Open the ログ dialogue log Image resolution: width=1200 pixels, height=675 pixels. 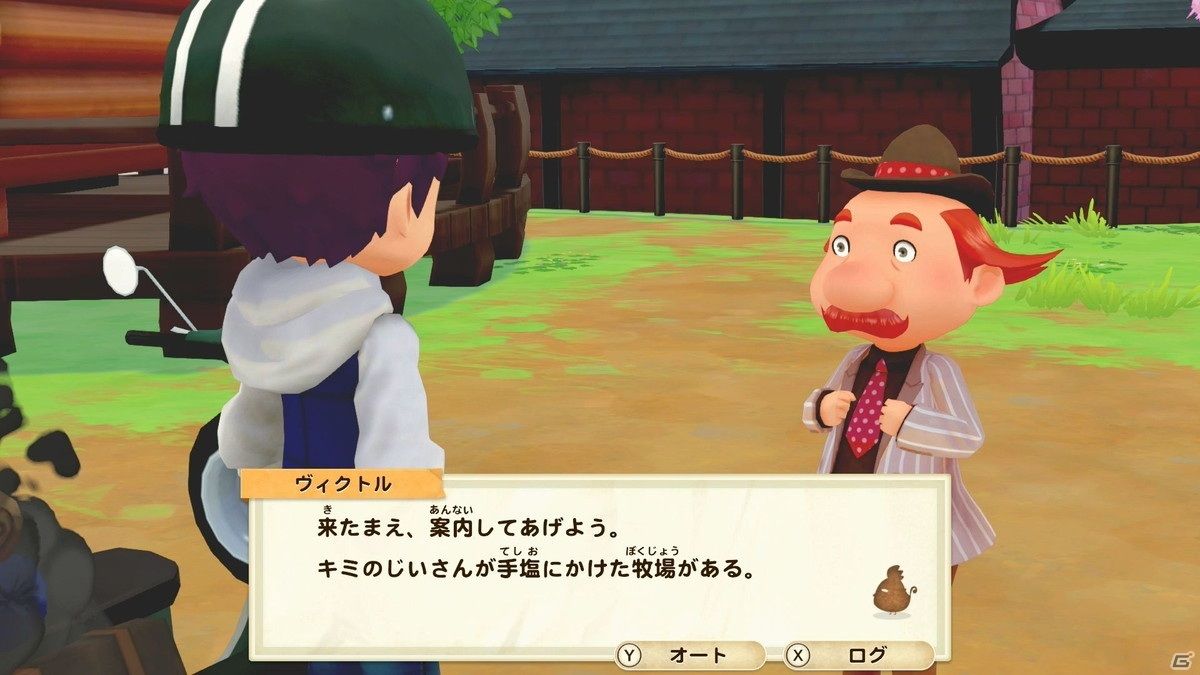[x=858, y=656]
